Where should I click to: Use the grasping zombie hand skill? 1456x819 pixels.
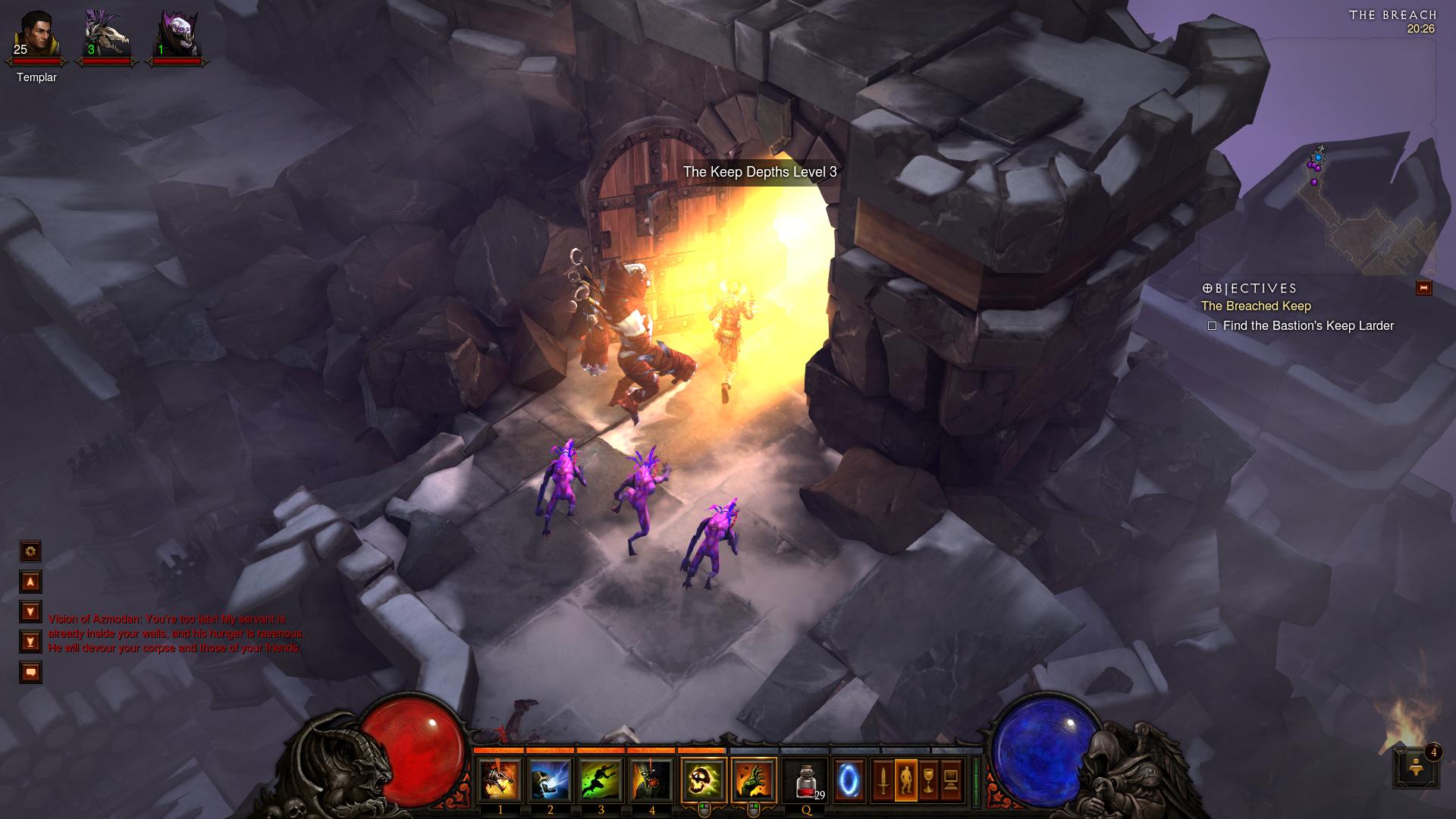[x=754, y=780]
